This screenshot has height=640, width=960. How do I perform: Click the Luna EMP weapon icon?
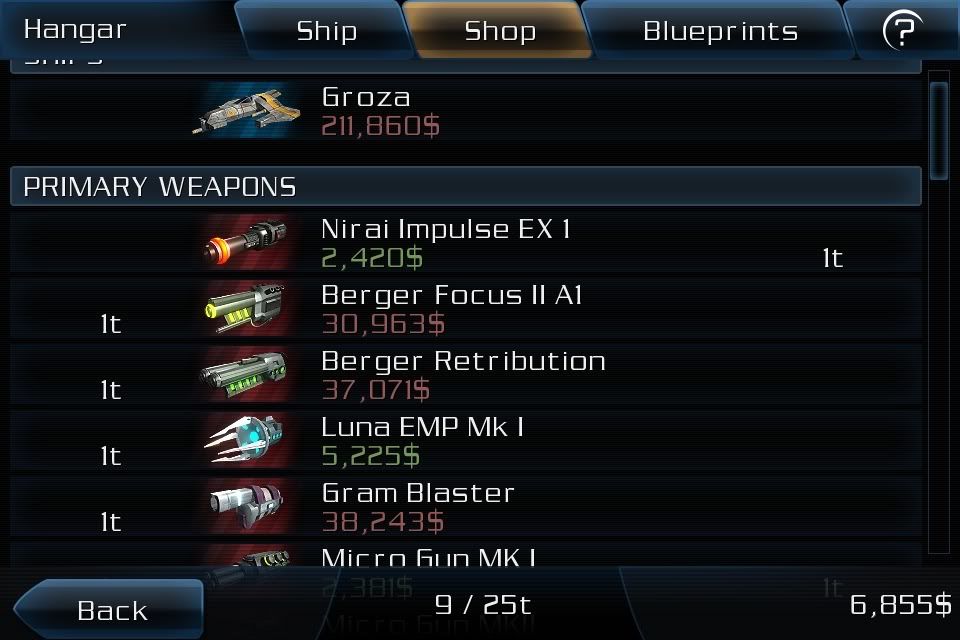point(247,441)
